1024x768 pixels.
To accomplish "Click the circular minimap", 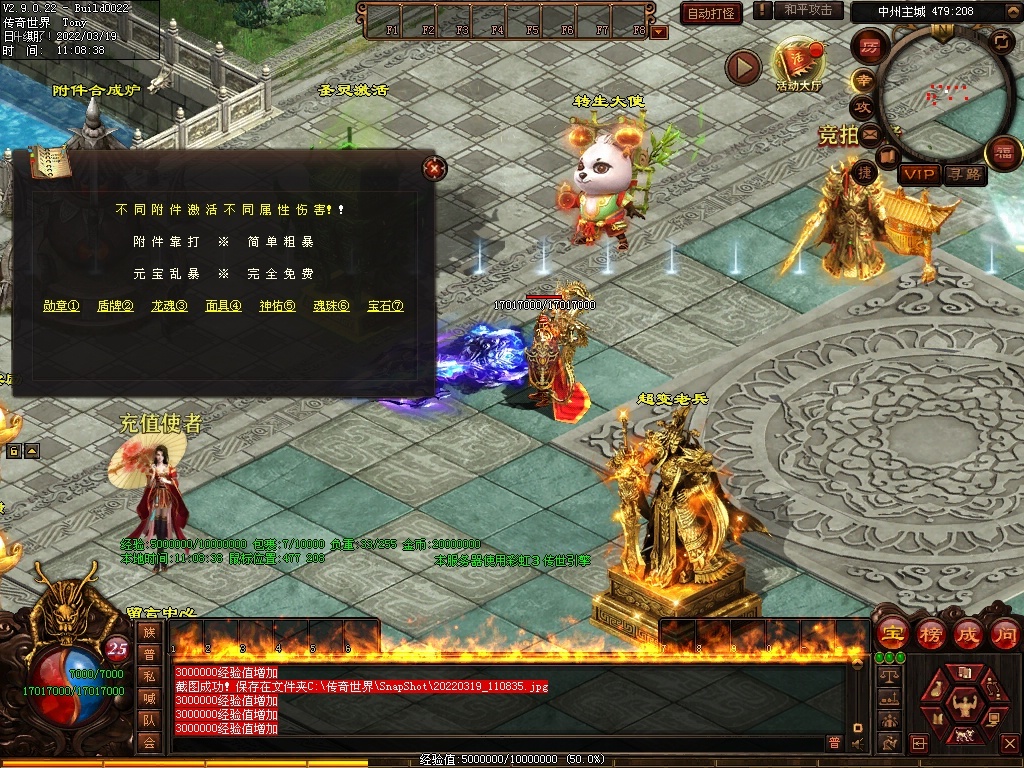I will [x=942, y=95].
